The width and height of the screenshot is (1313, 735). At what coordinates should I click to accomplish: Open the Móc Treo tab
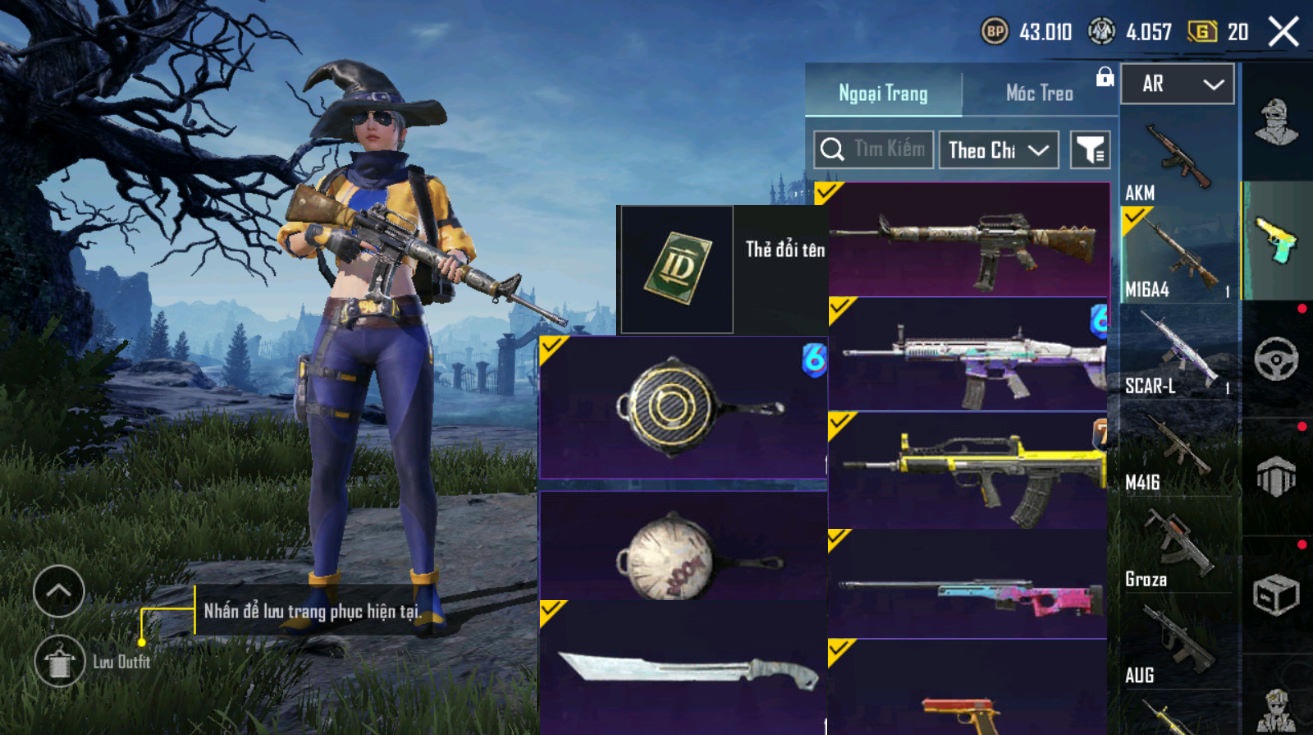coord(1039,93)
